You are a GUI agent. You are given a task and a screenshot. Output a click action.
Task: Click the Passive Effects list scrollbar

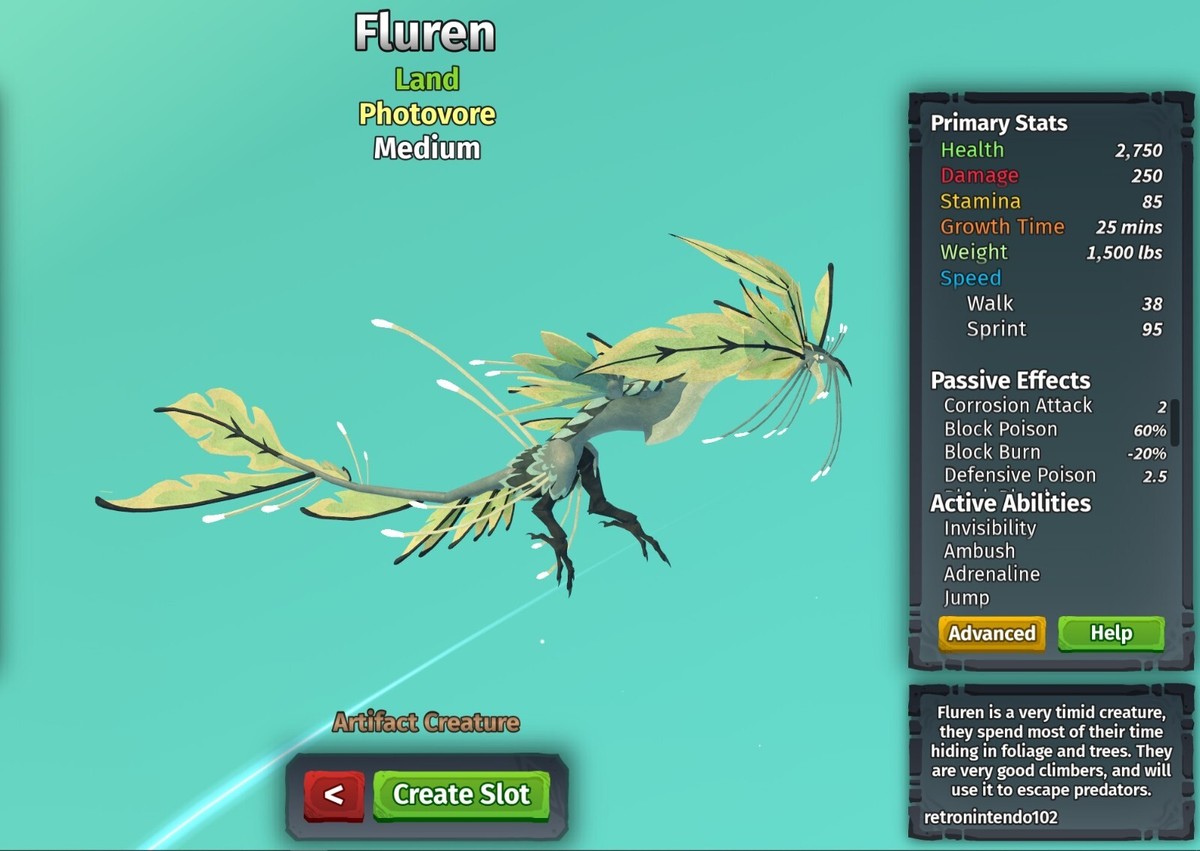click(x=1175, y=422)
